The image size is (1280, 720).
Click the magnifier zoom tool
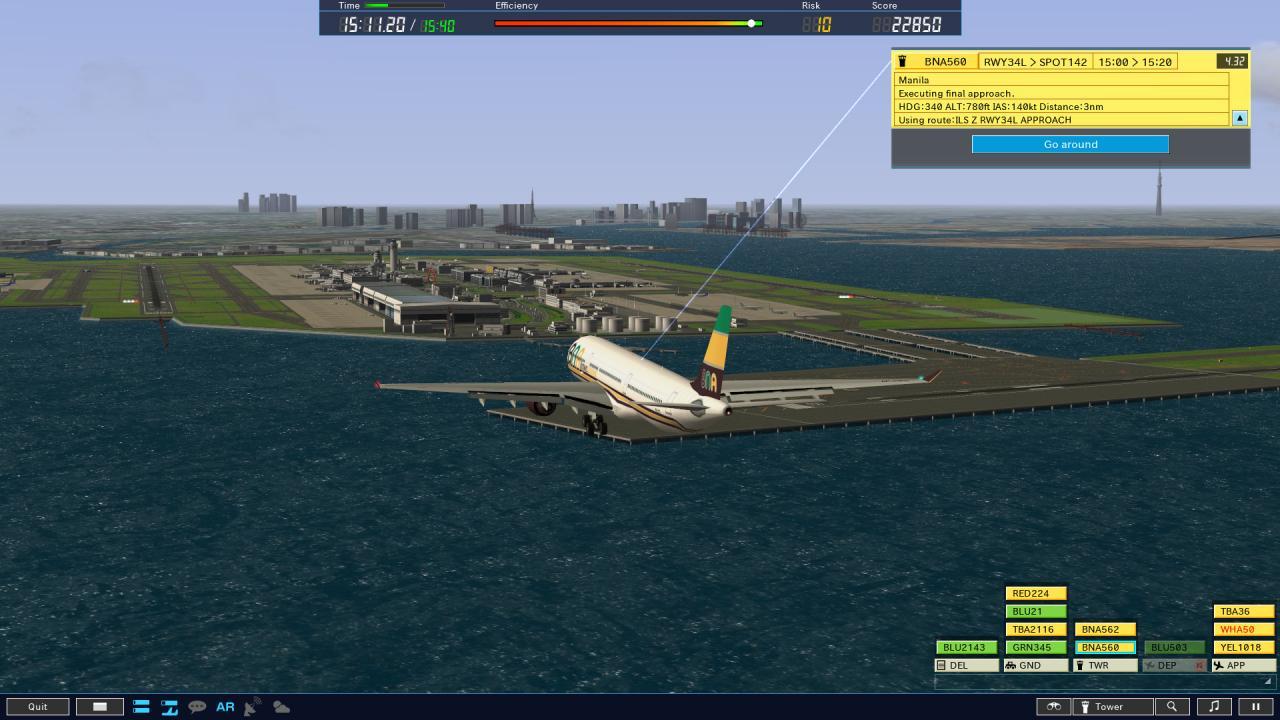click(1171, 706)
